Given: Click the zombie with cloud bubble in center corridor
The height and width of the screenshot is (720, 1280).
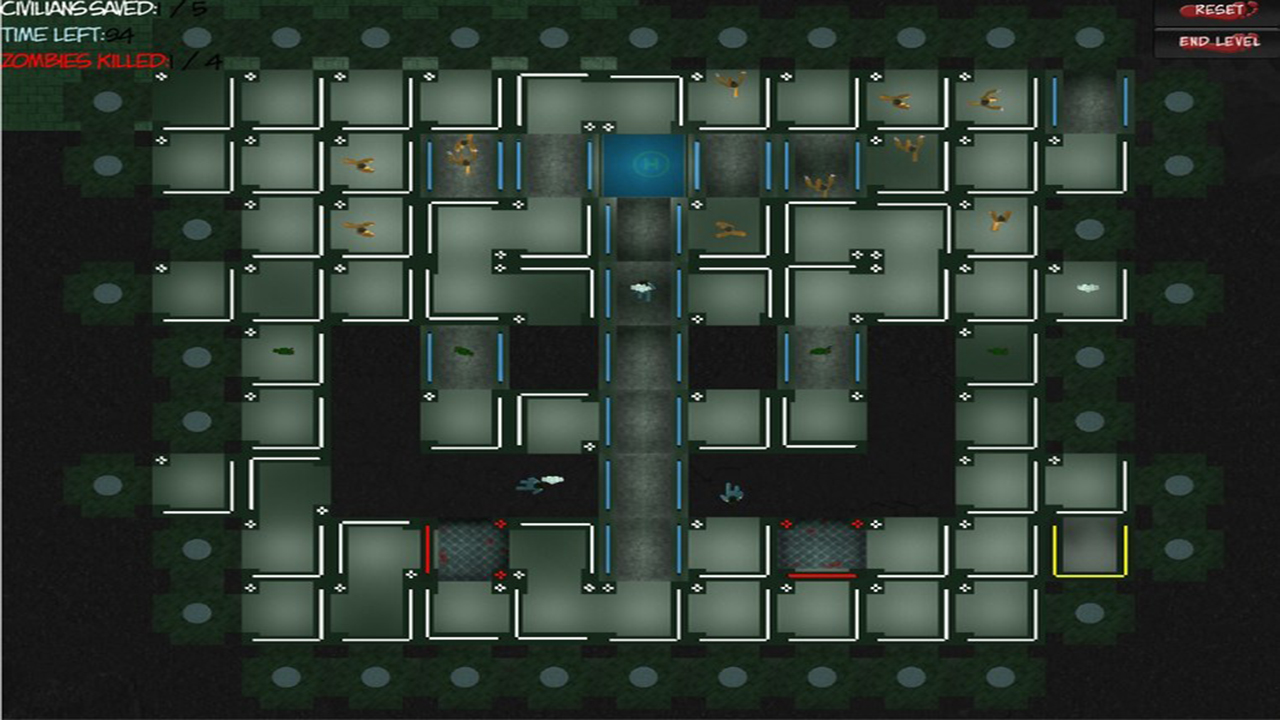Looking at the screenshot, I should click(640, 290).
